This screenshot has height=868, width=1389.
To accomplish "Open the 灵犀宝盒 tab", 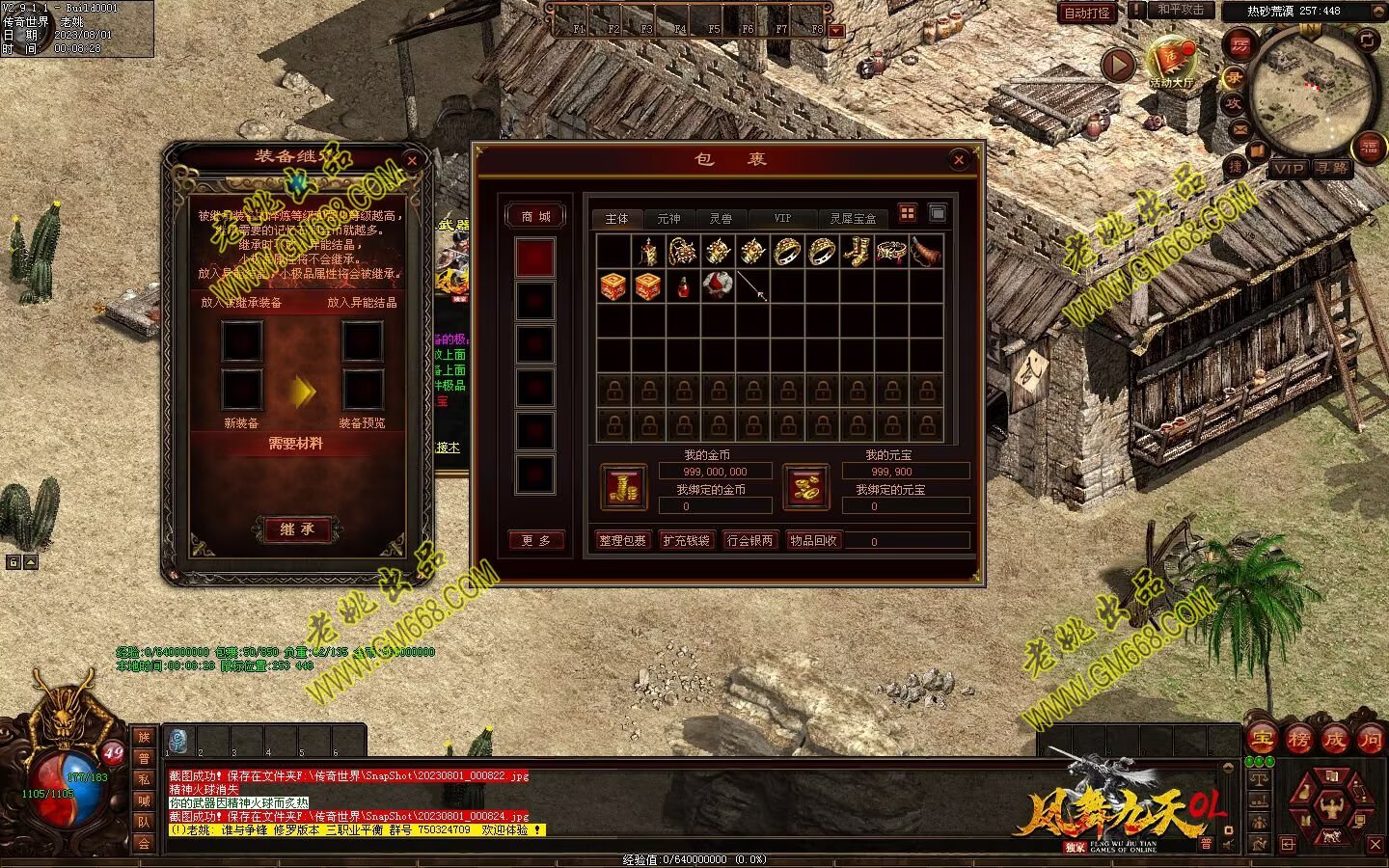I will click(x=853, y=219).
